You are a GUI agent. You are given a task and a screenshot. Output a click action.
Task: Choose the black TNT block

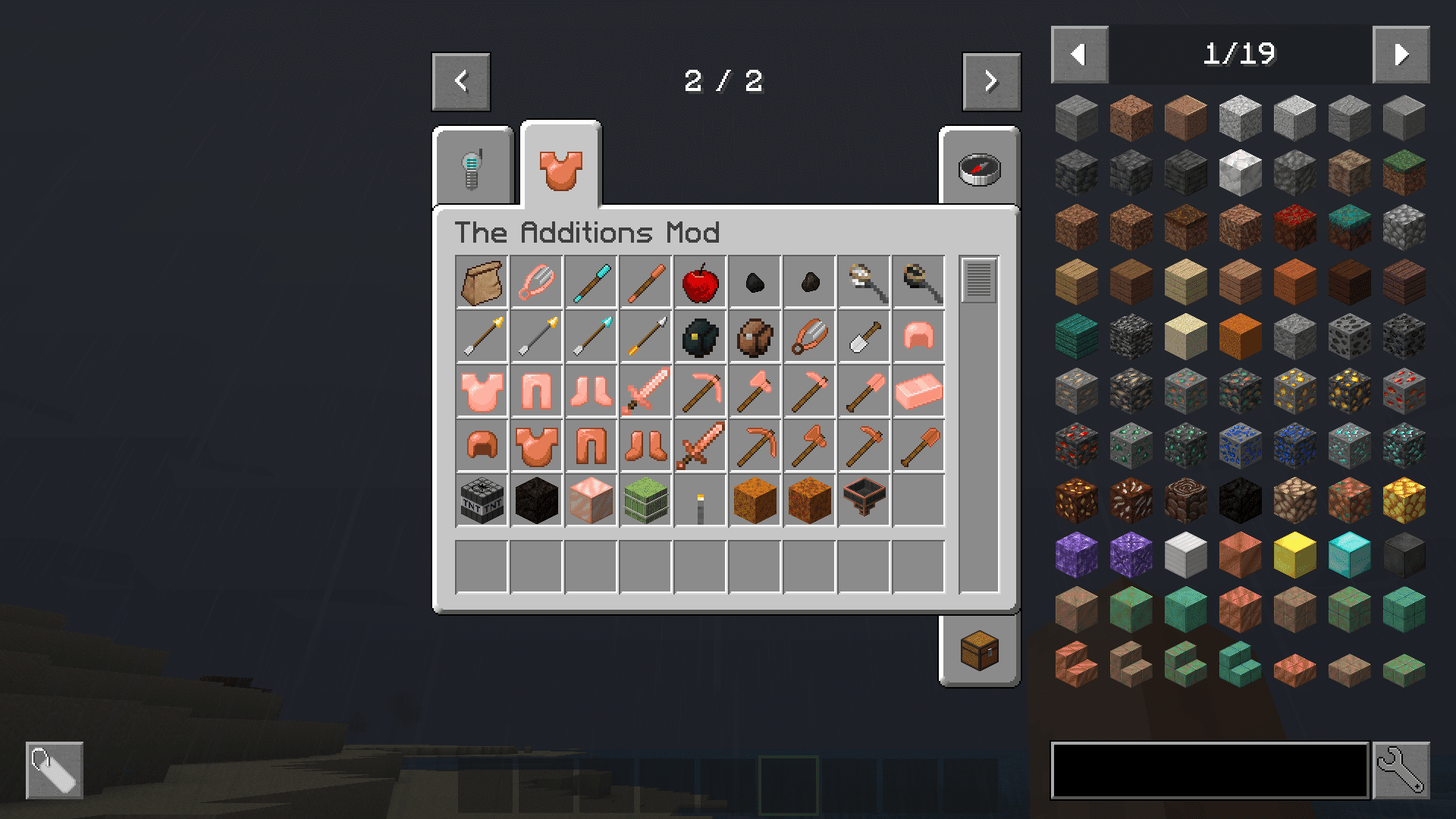482,500
